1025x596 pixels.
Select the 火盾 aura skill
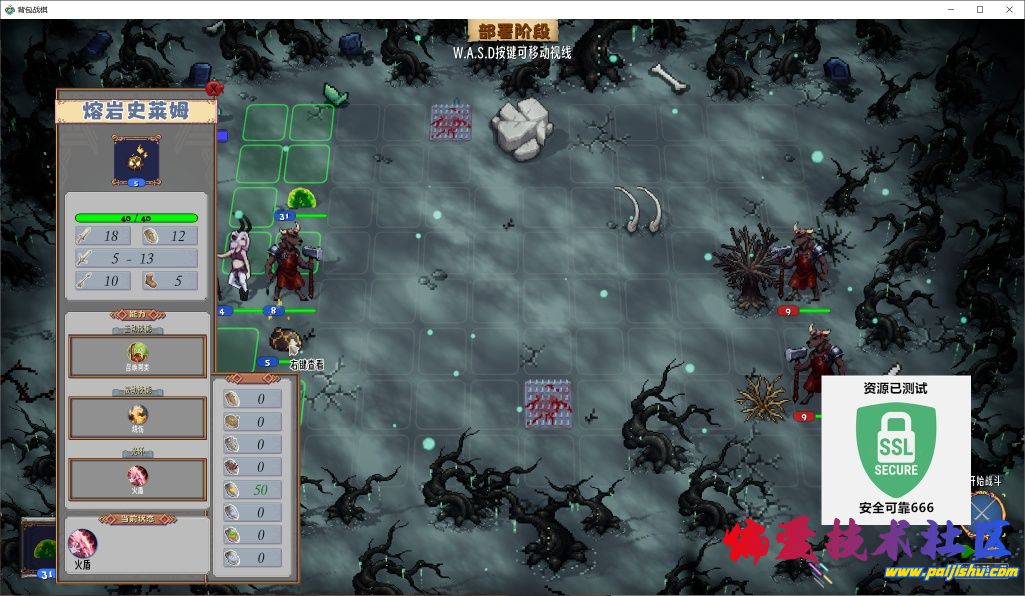(137, 477)
